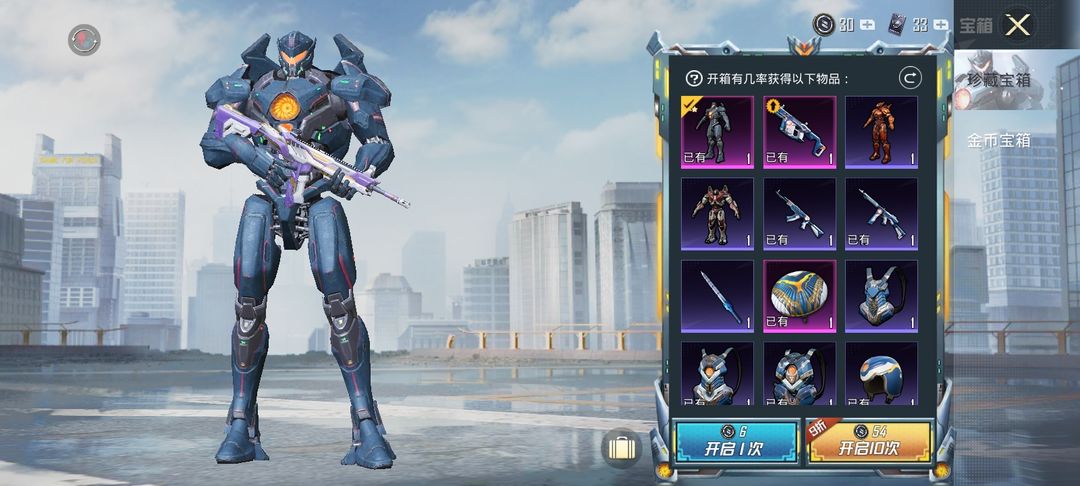Open the suitcase wardrobe icon

tap(621, 446)
